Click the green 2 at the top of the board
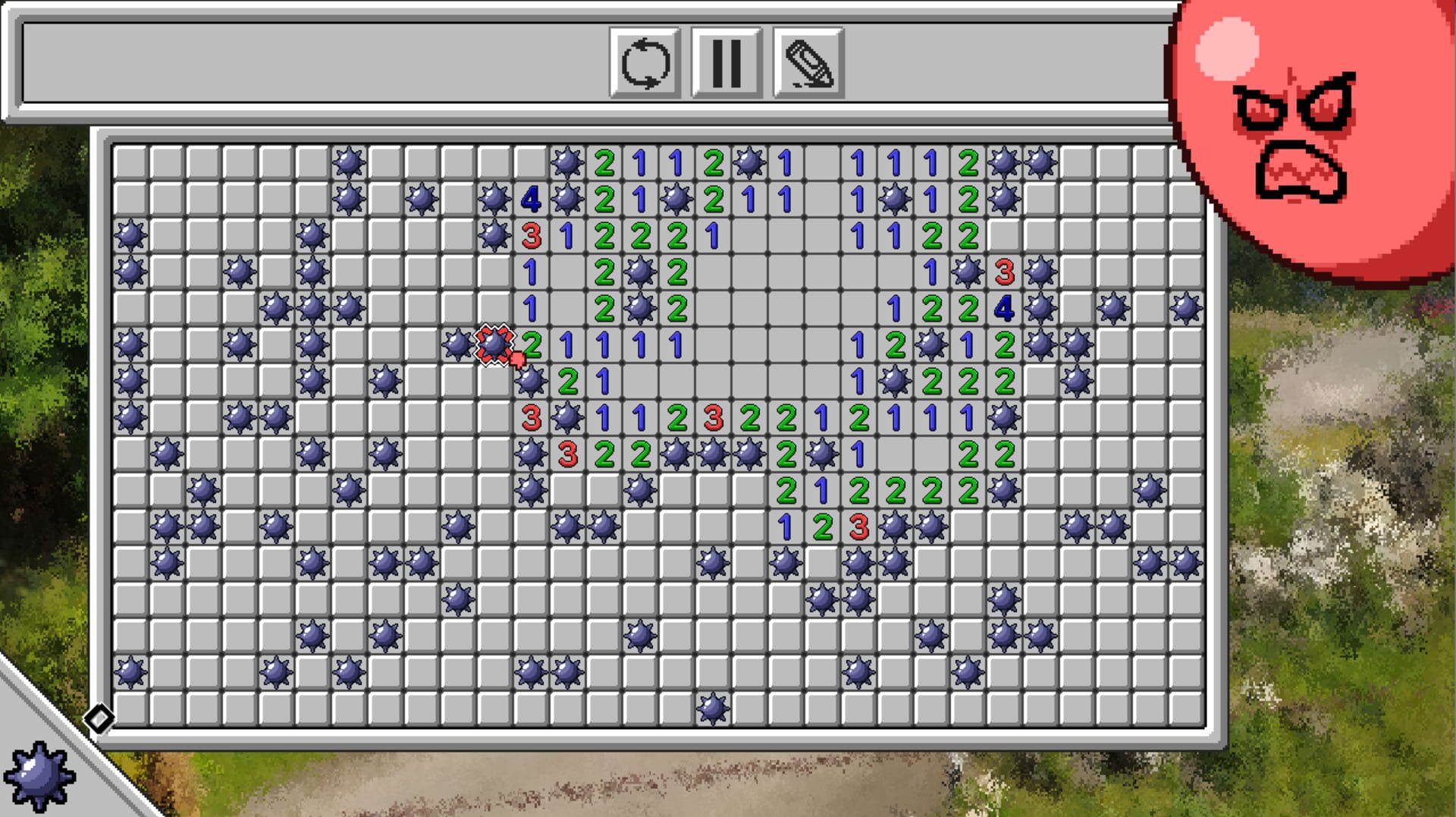1456x817 pixels. pyautogui.click(x=604, y=162)
